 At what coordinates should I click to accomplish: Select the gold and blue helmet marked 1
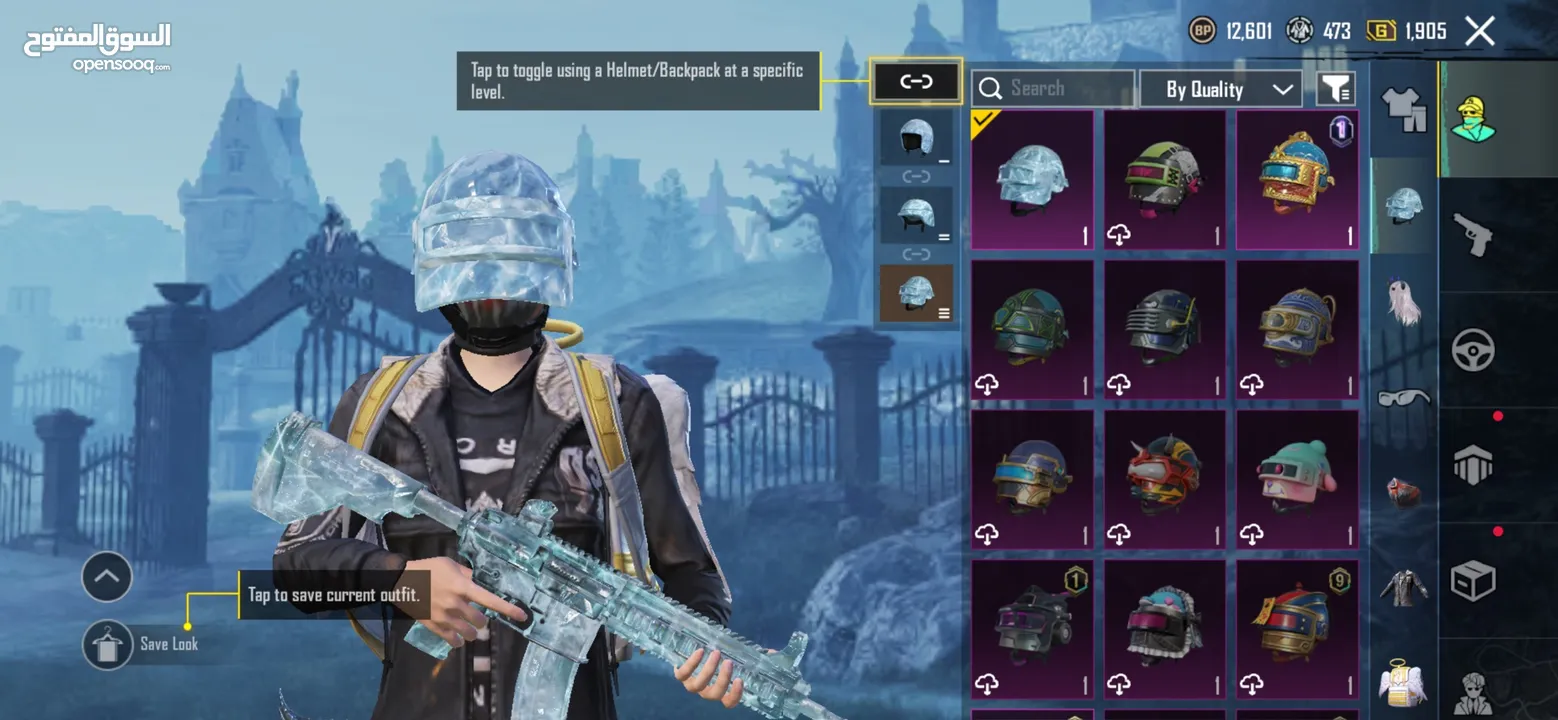1297,180
